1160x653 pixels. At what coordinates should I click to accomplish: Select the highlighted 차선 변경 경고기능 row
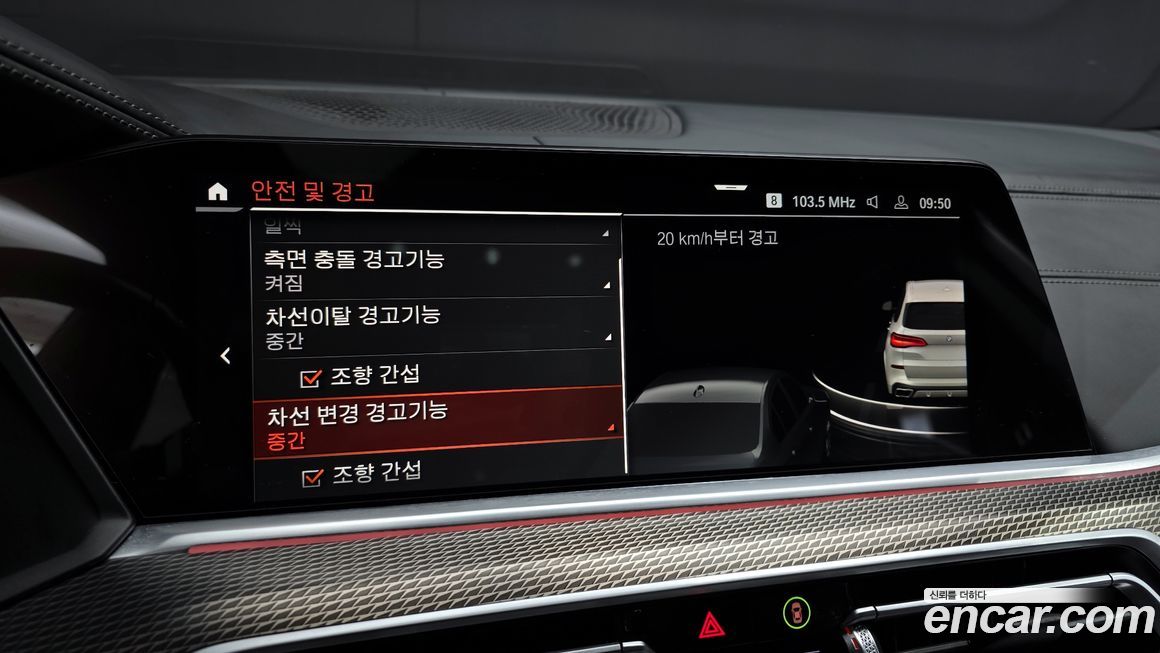click(x=437, y=423)
